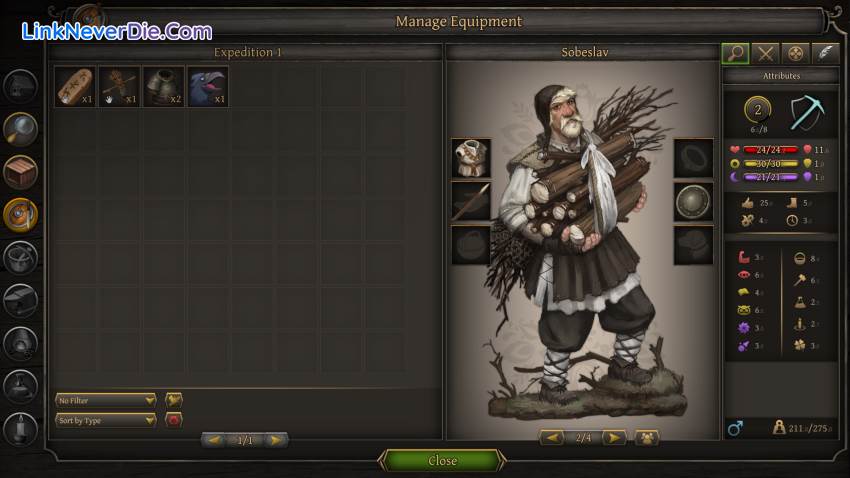Open the No Filter dropdown
850x478 pixels.
point(106,400)
